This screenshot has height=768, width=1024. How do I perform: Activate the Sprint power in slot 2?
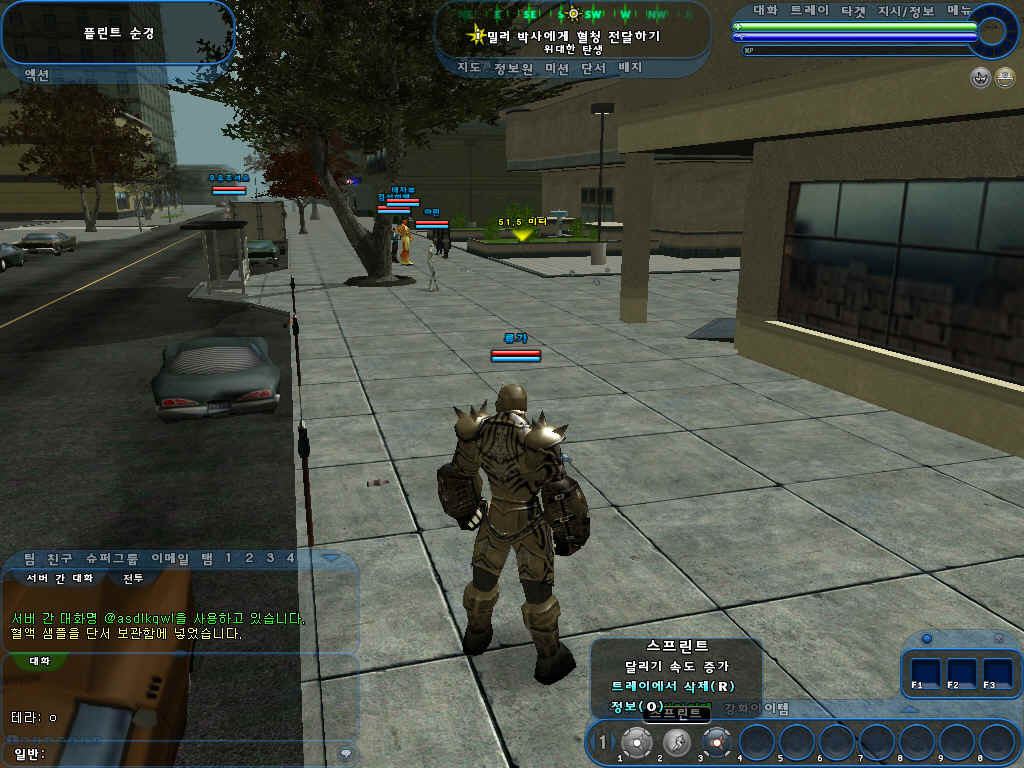pos(677,742)
